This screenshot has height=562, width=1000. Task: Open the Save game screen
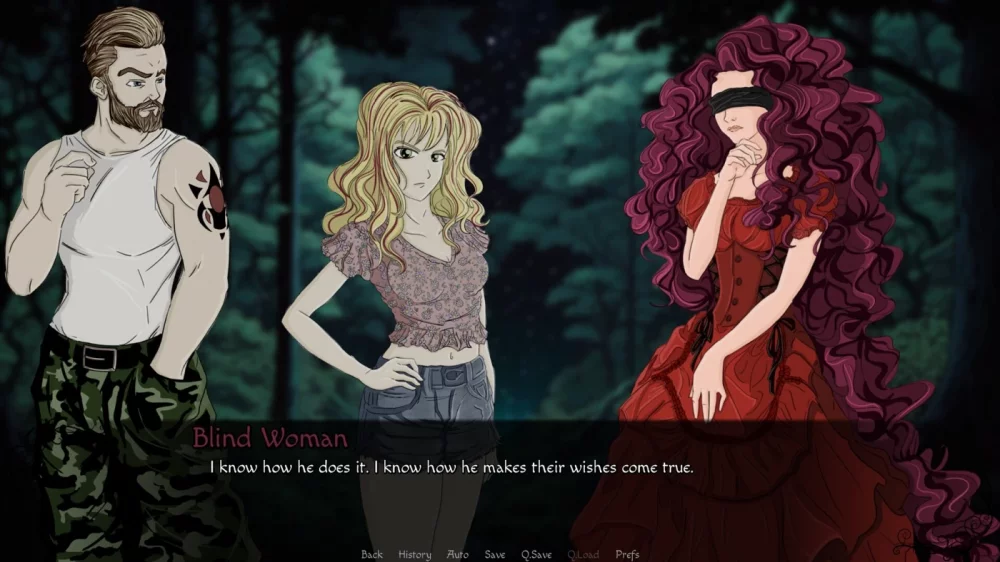tap(495, 555)
